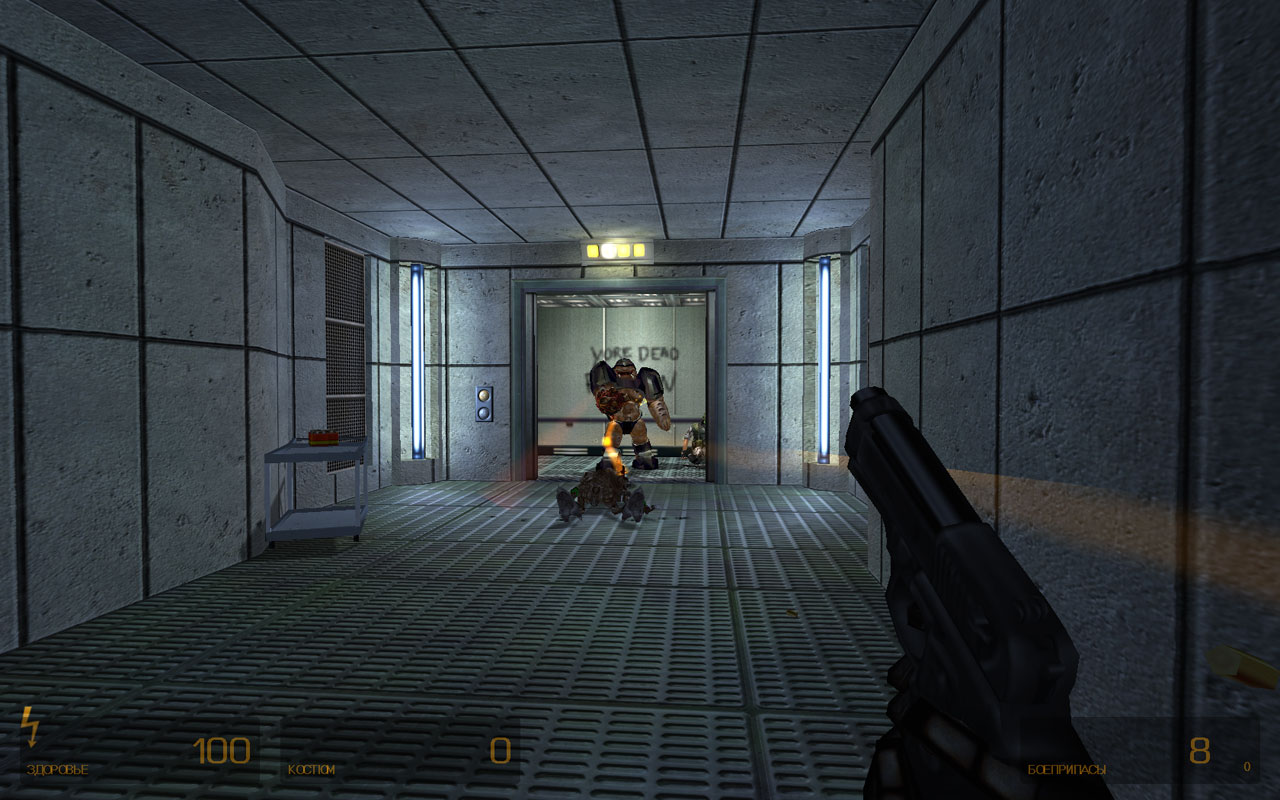Click the red toolbox on the cart

(322, 435)
